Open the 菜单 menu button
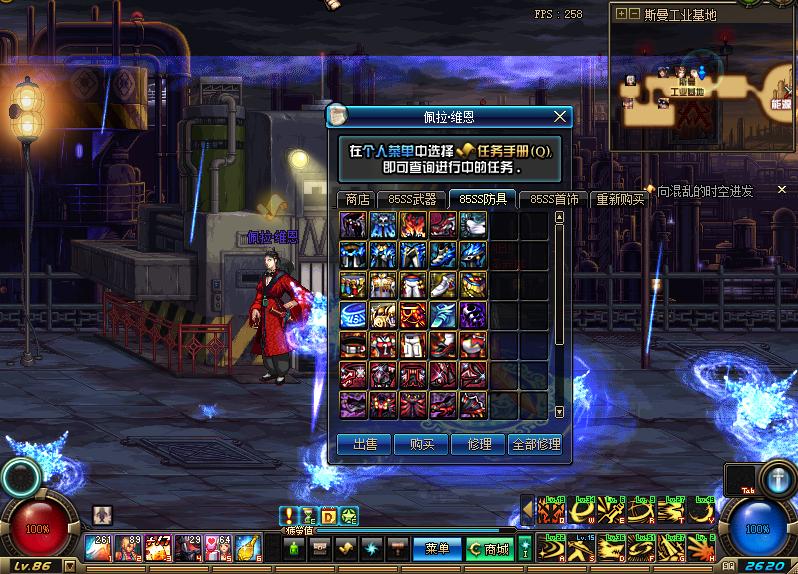This screenshot has height=574, width=798. pyautogui.click(x=437, y=549)
